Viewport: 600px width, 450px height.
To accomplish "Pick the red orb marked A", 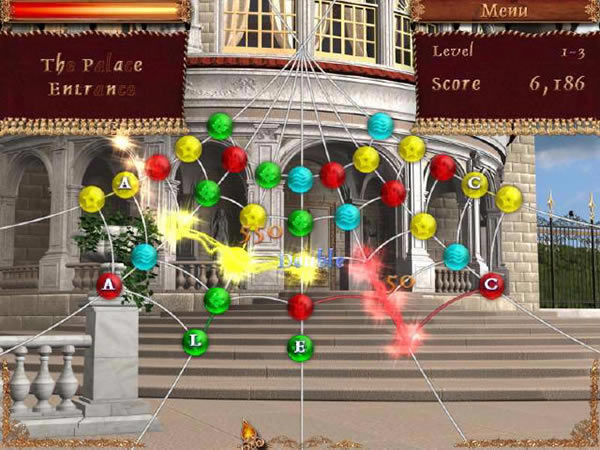I will 110,287.
